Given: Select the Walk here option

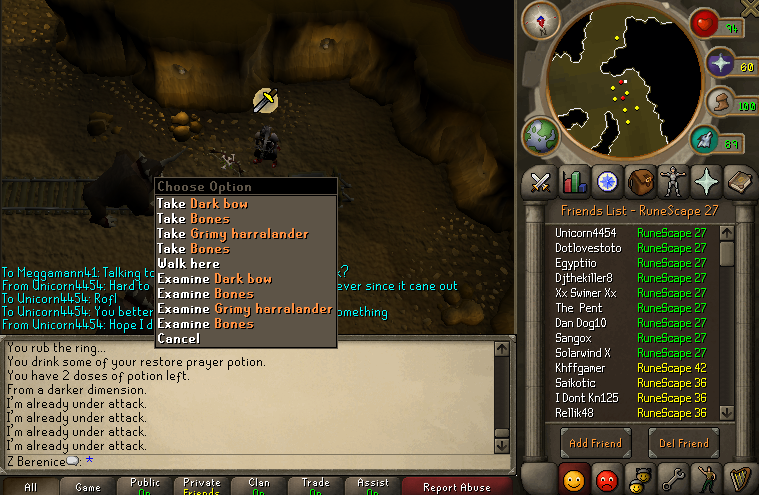Looking at the screenshot, I should [188, 264].
